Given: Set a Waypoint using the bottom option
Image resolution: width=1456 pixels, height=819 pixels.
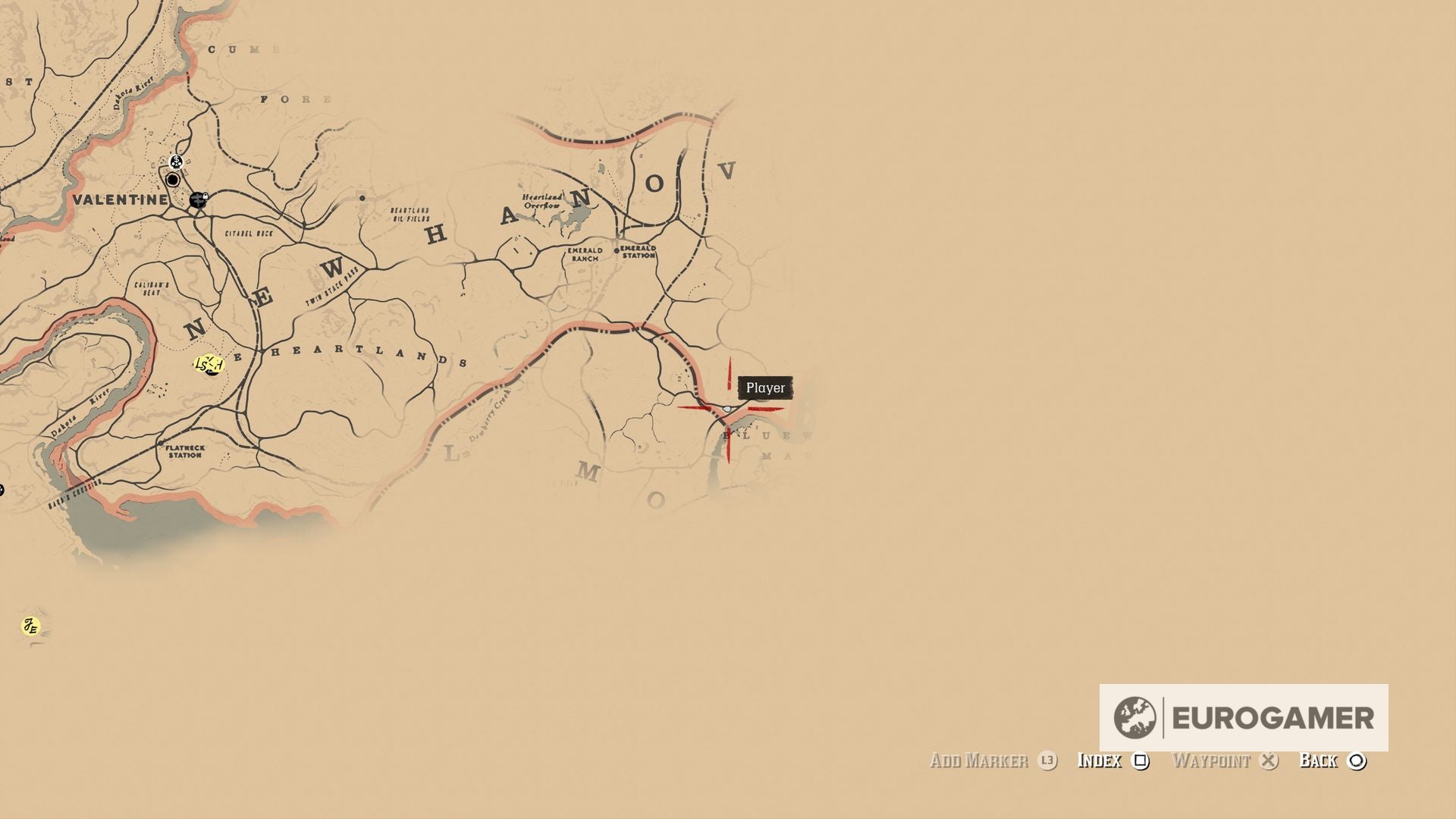Looking at the screenshot, I should (1212, 761).
